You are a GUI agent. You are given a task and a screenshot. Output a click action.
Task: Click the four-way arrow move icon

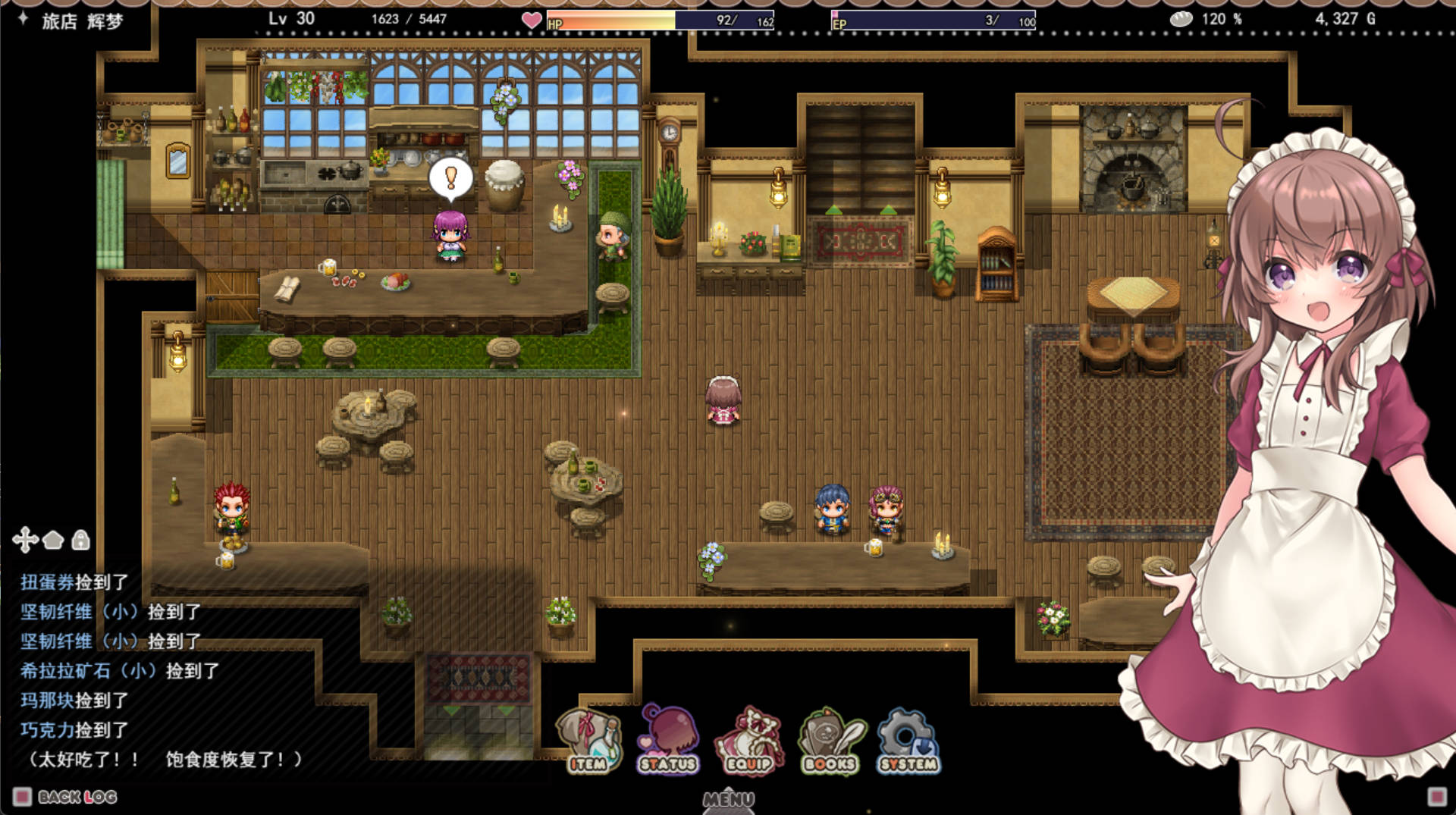pyautogui.click(x=25, y=540)
